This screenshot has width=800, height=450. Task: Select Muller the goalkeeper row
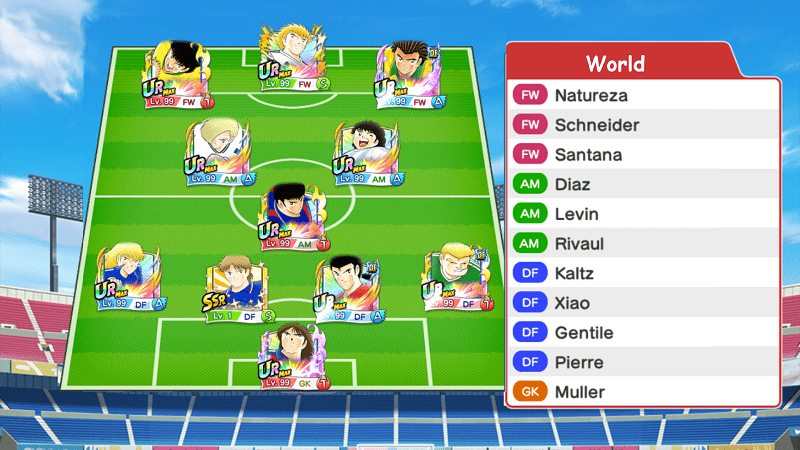pyautogui.click(x=643, y=392)
